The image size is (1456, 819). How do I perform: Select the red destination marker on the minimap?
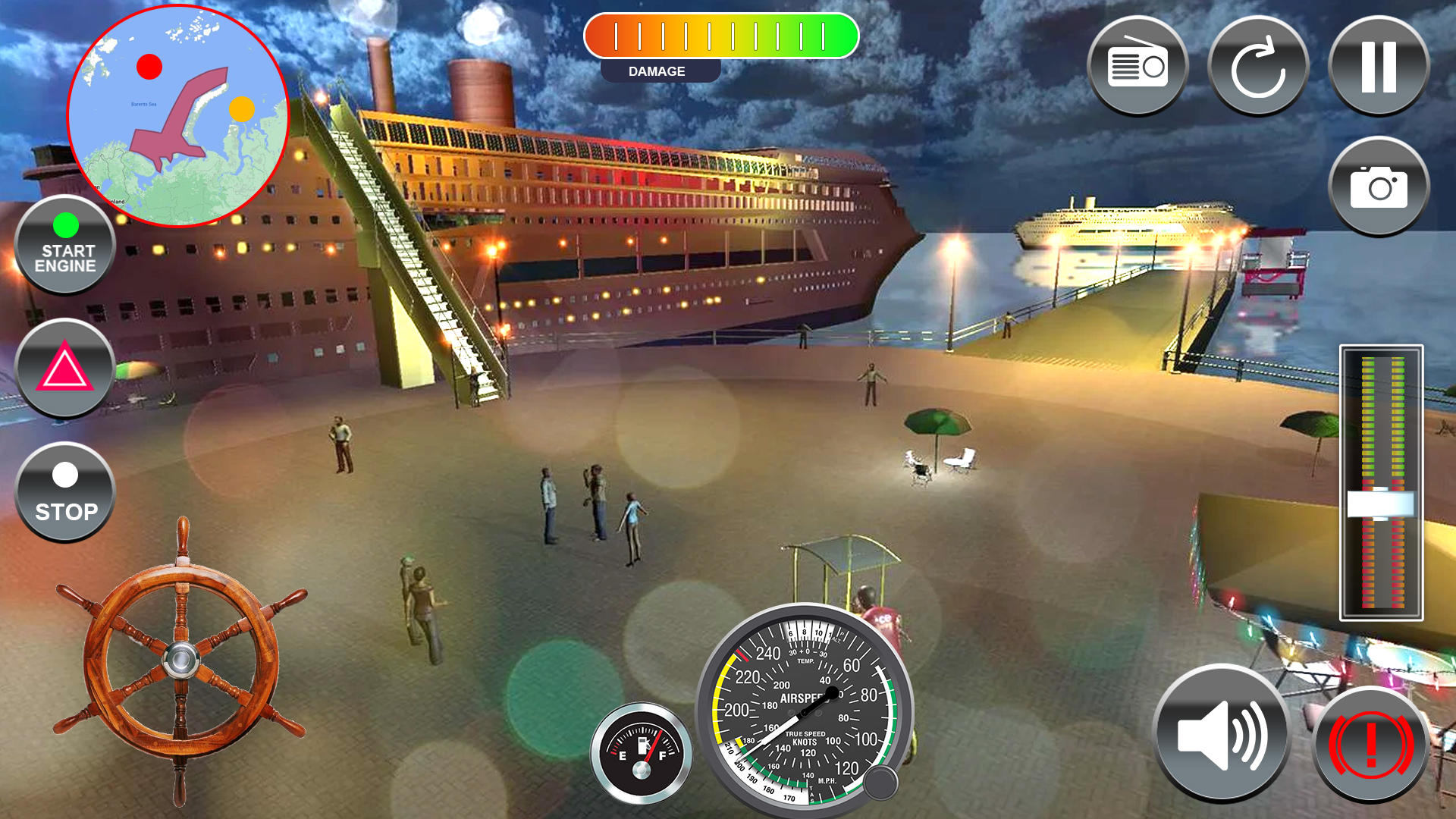coord(149,67)
